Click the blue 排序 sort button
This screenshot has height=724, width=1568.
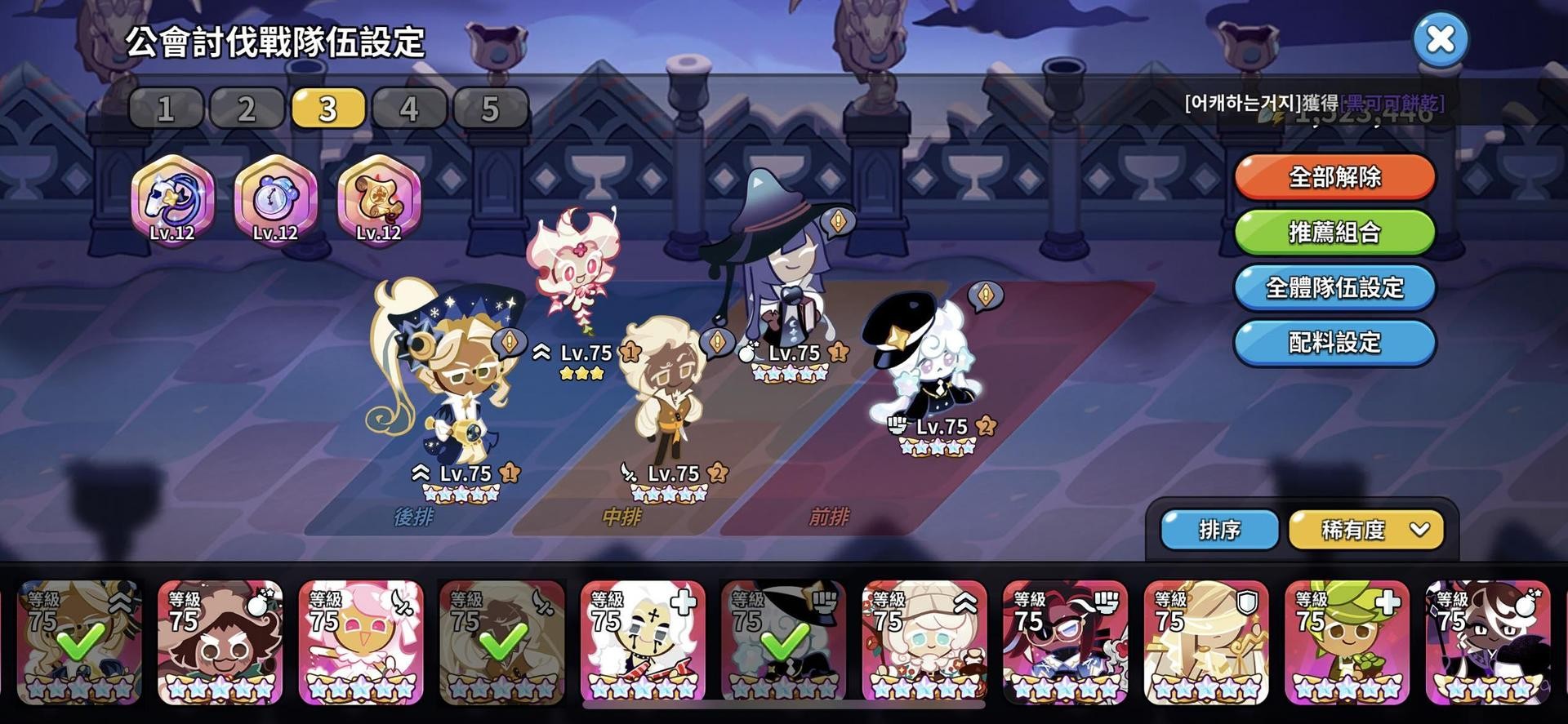point(1219,530)
